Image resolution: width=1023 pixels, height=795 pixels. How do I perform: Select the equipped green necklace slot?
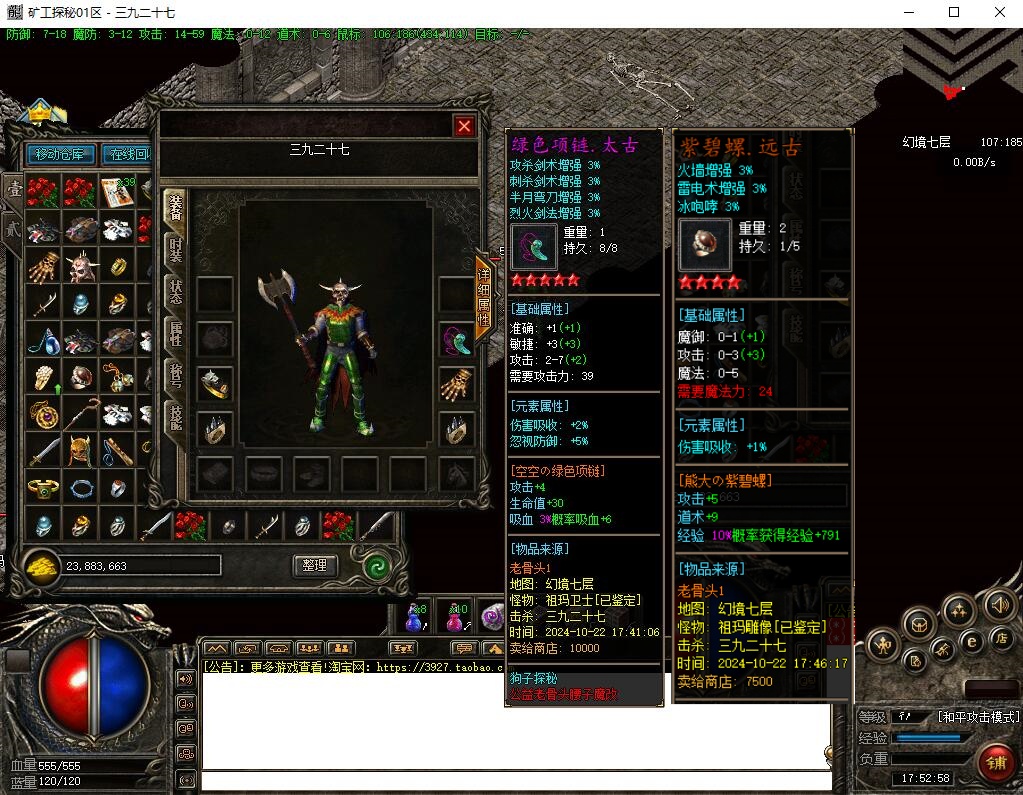click(x=457, y=340)
